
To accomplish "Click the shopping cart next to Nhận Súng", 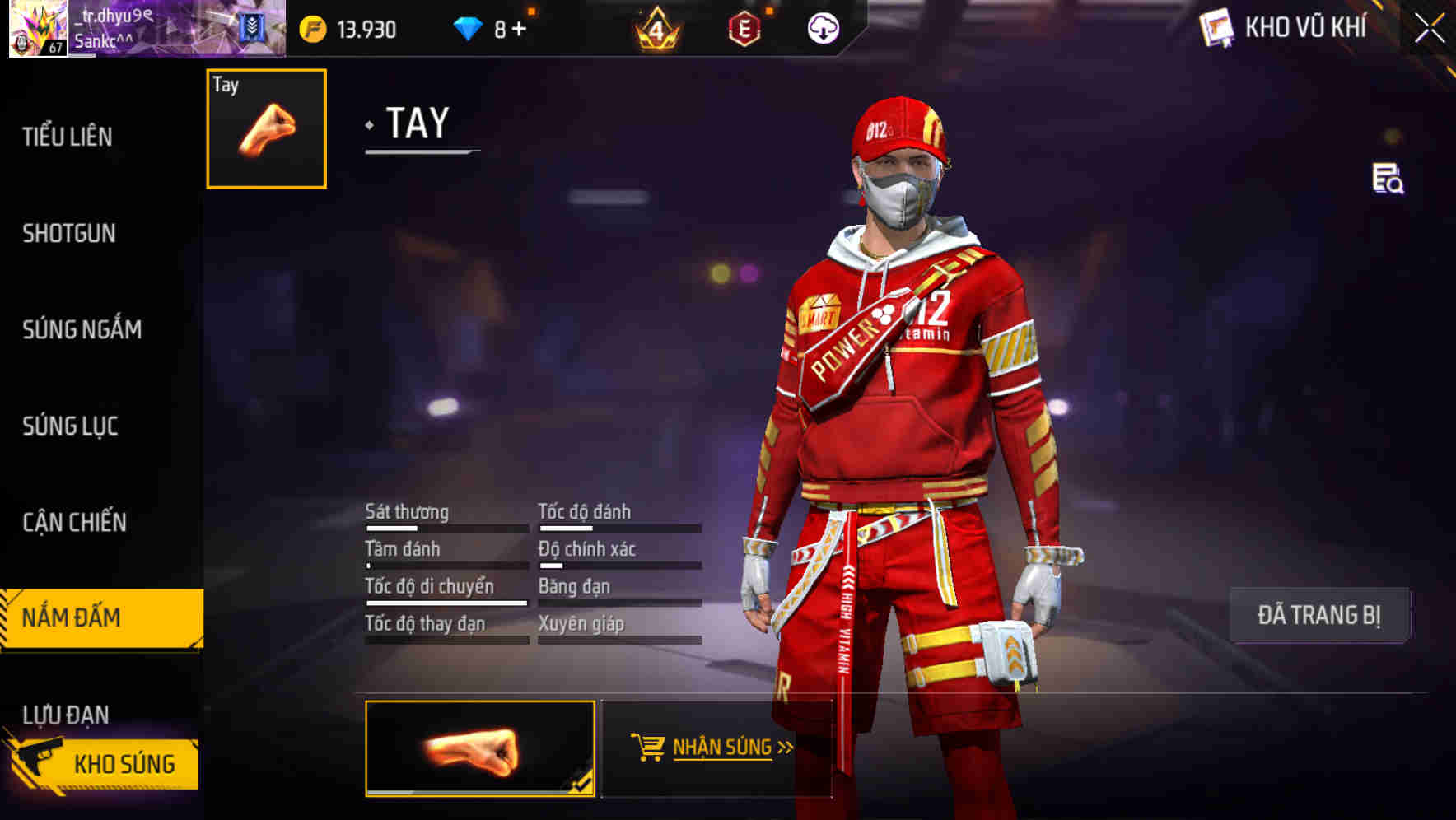I will (650, 748).
